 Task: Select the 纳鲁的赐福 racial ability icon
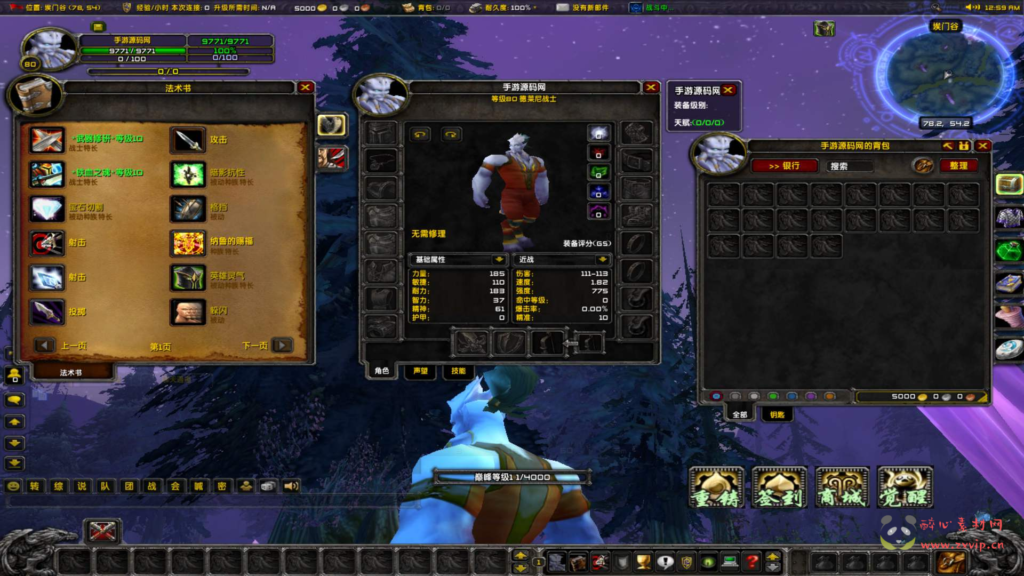(x=187, y=243)
